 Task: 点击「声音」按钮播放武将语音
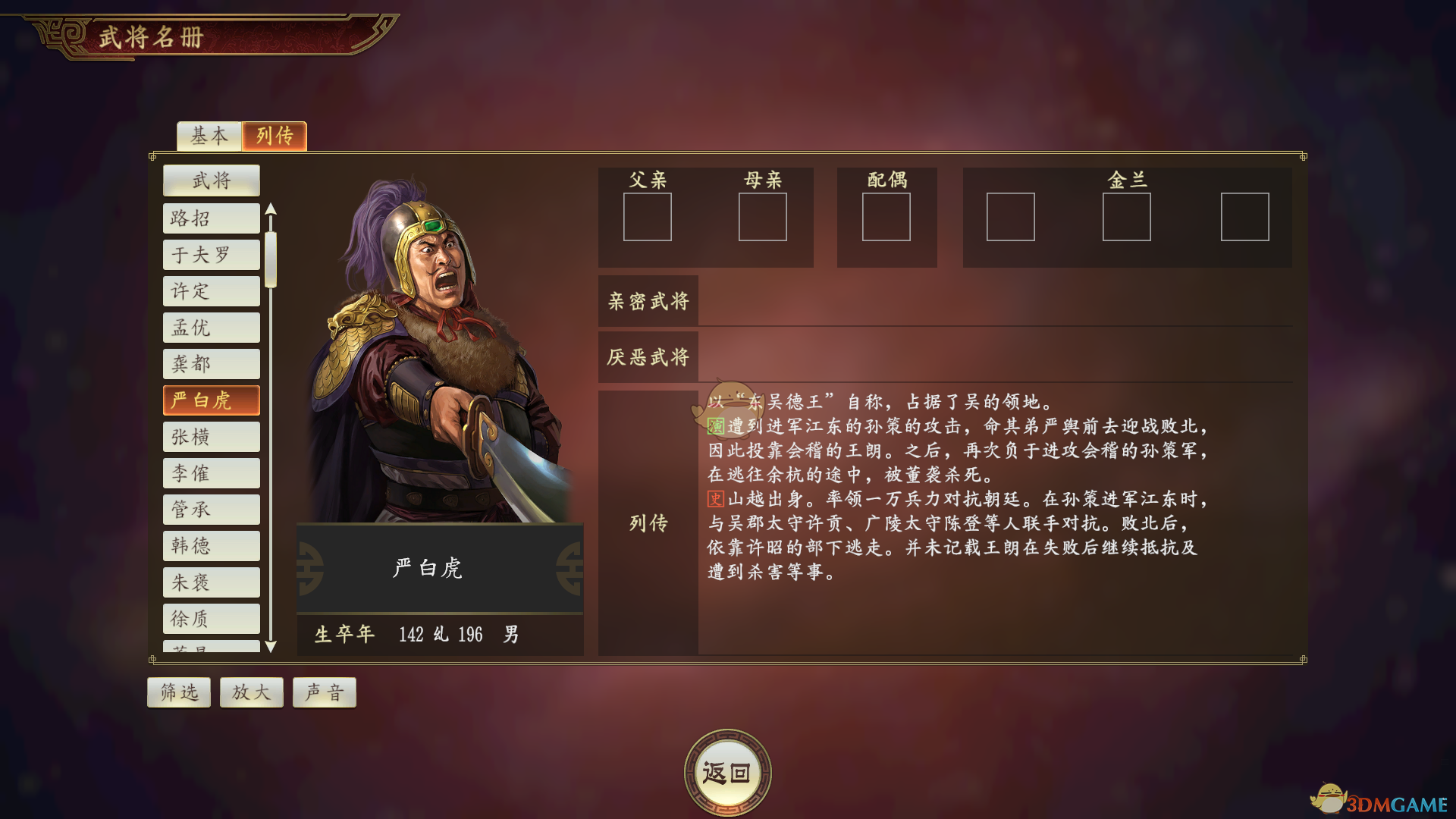click(x=324, y=692)
